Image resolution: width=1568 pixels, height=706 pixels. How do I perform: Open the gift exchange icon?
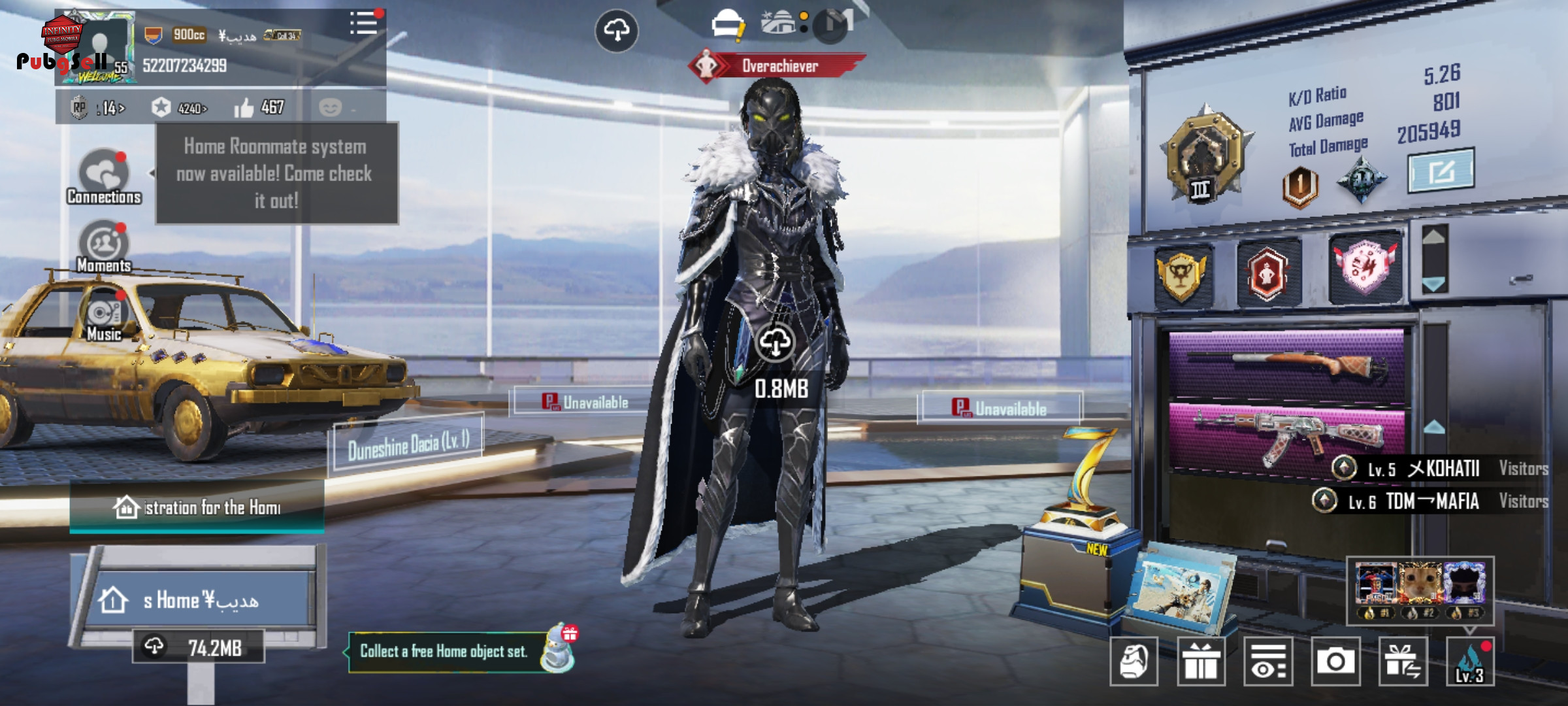1403,662
